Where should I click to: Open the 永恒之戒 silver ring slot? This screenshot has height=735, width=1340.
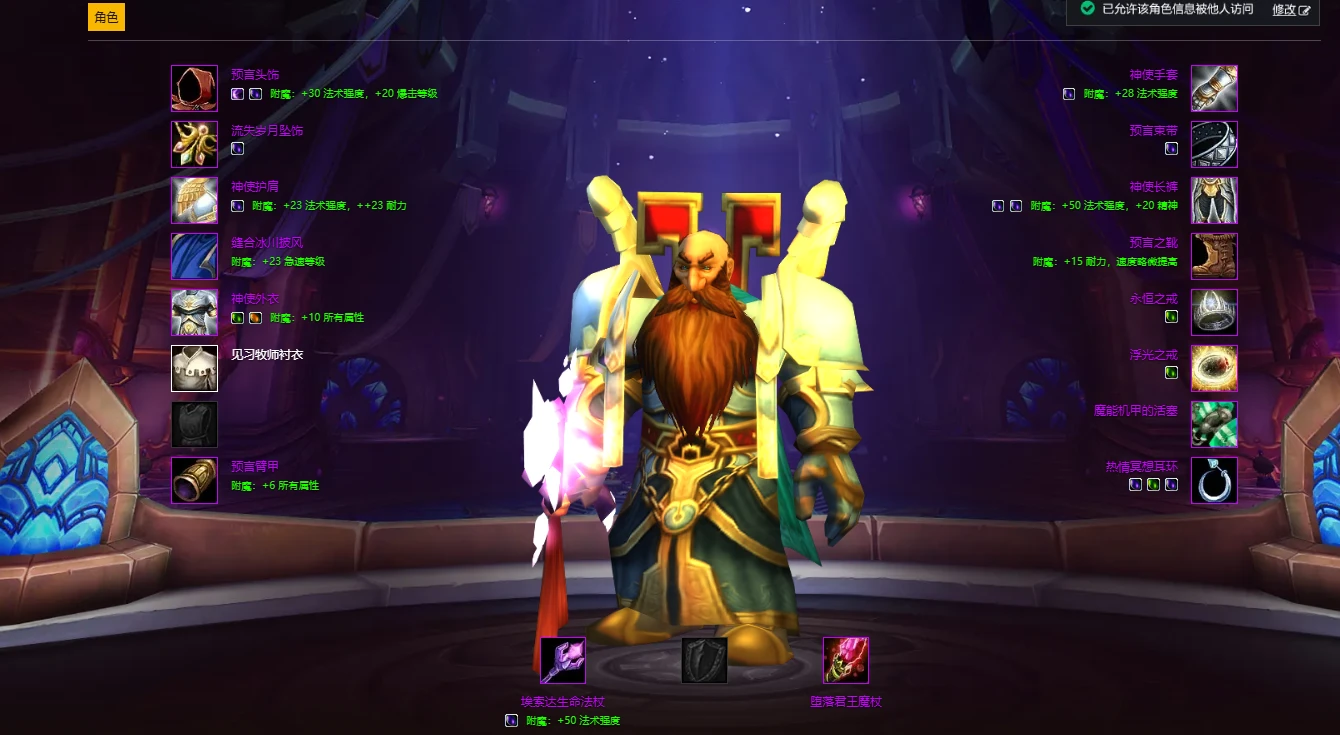[x=1214, y=312]
